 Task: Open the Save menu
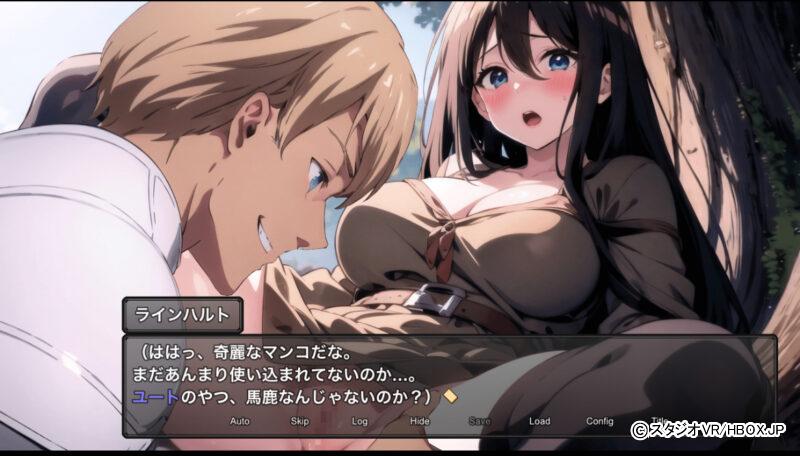tap(480, 421)
